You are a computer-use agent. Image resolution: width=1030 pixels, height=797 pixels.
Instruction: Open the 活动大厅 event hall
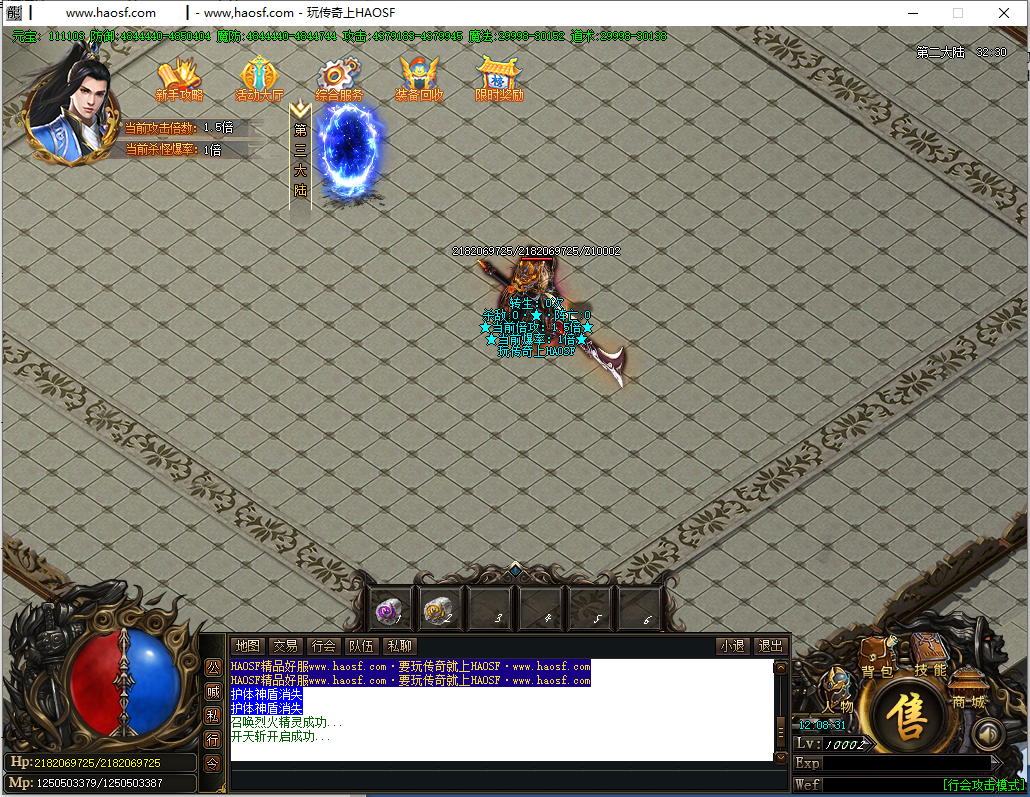(x=259, y=79)
